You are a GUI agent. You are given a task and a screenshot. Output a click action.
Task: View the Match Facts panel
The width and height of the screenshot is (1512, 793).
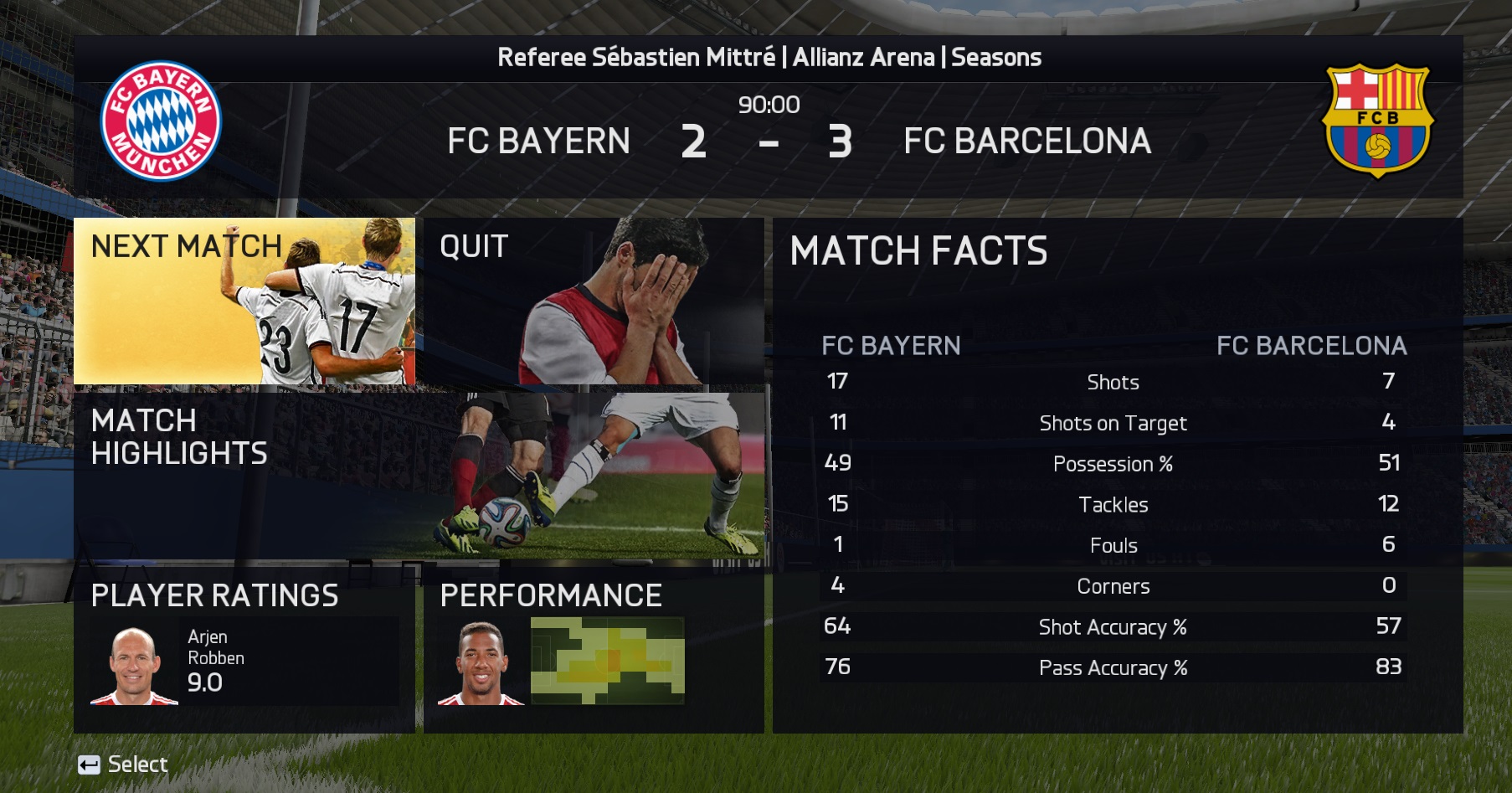pos(1117,476)
